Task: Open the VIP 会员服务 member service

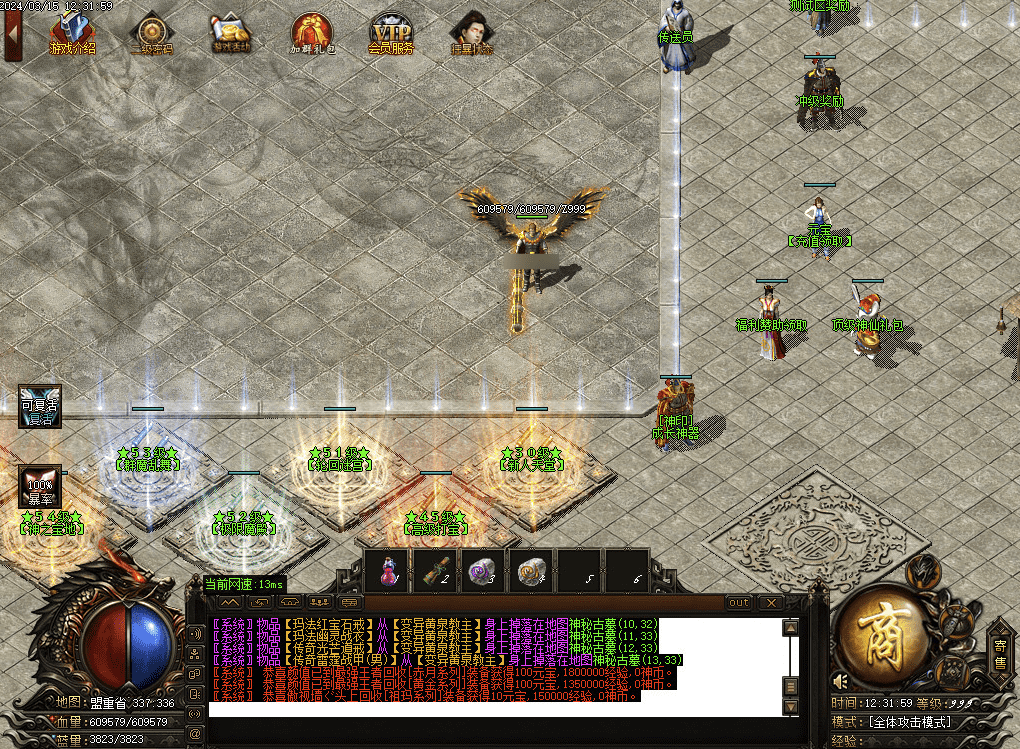Action: click(390, 35)
